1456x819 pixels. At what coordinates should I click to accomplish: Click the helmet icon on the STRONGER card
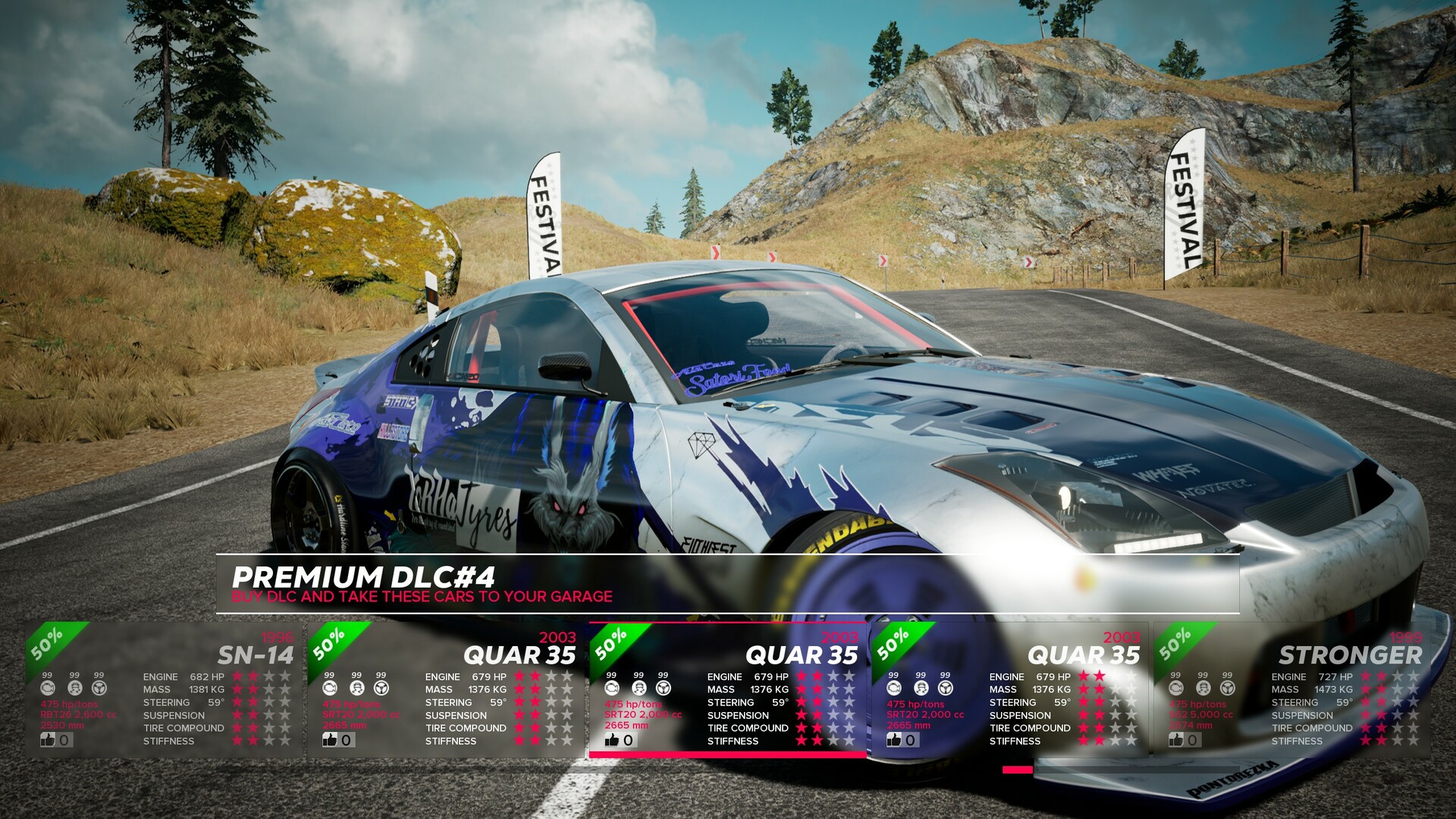(1203, 689)
